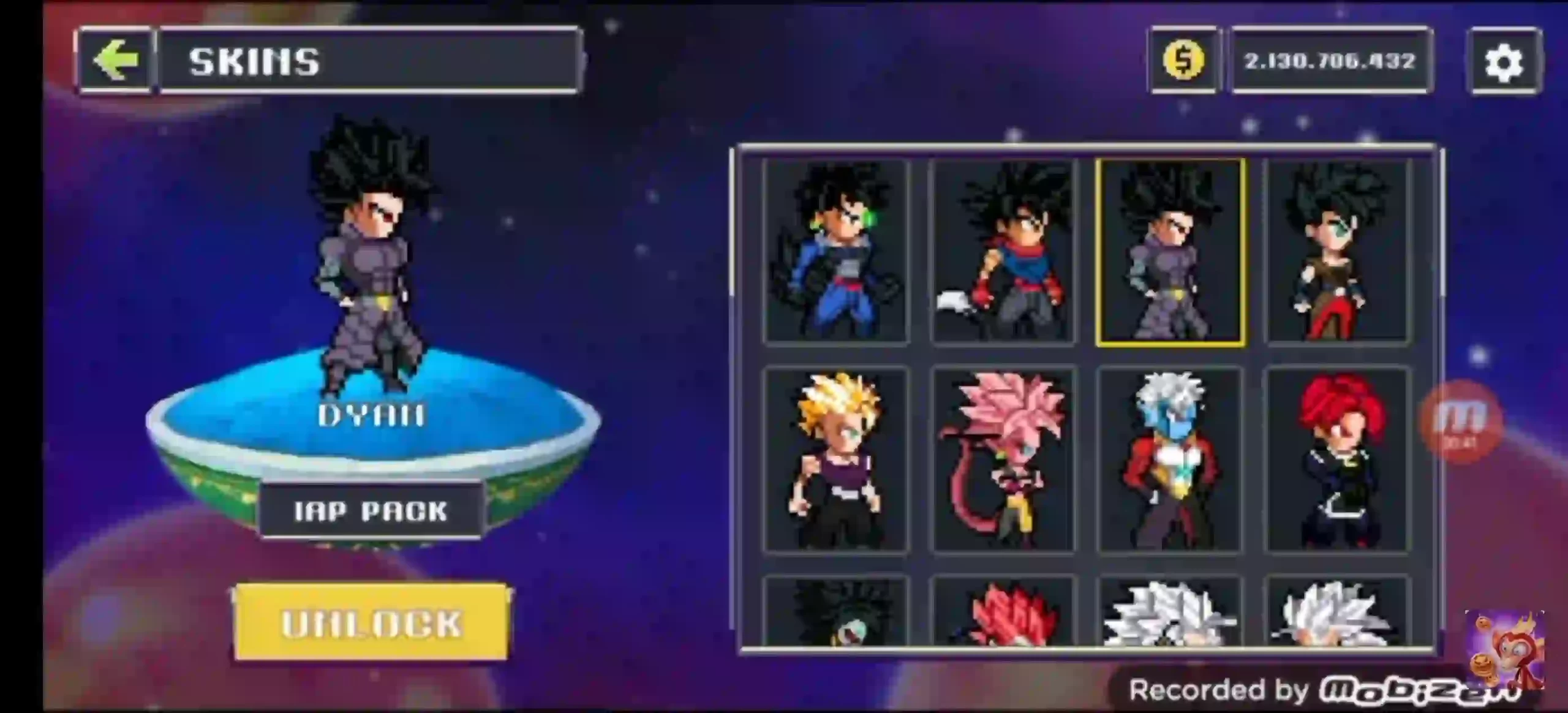
Task: Open the IAP Pack offer
Action: [x=371, y=511]
